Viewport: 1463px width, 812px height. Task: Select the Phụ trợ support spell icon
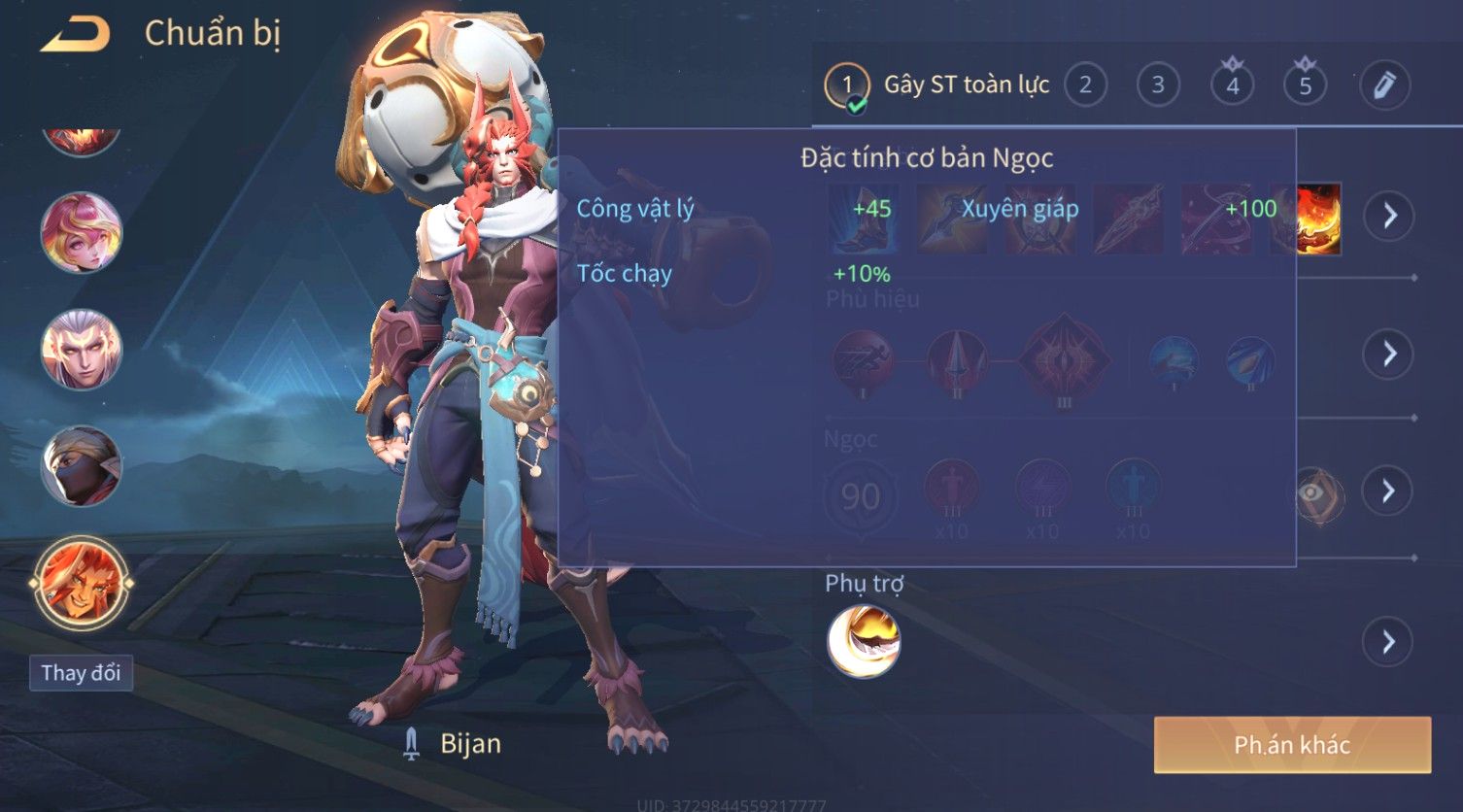point(863,641)
